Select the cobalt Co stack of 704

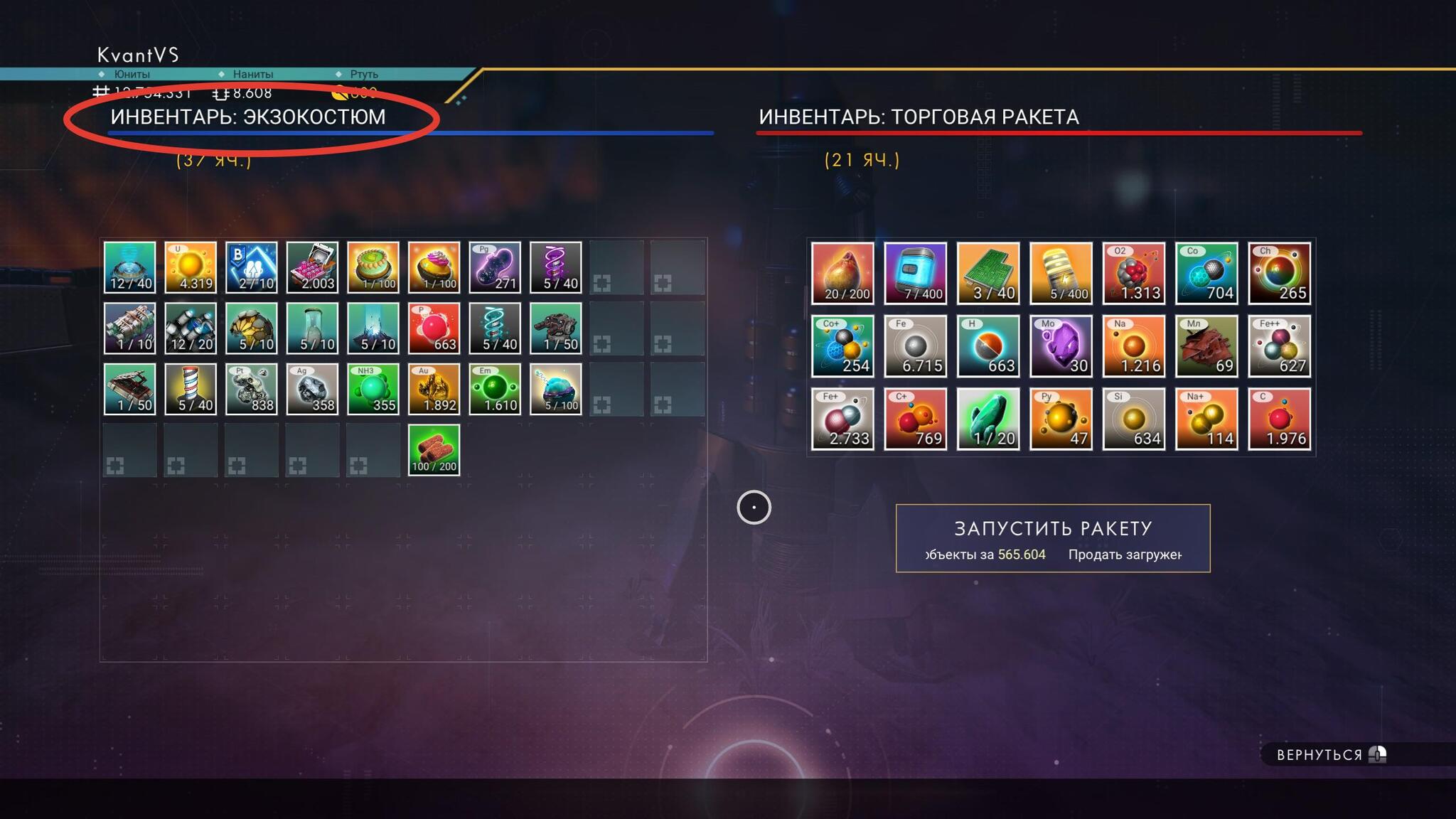[x=1206, y=274]
